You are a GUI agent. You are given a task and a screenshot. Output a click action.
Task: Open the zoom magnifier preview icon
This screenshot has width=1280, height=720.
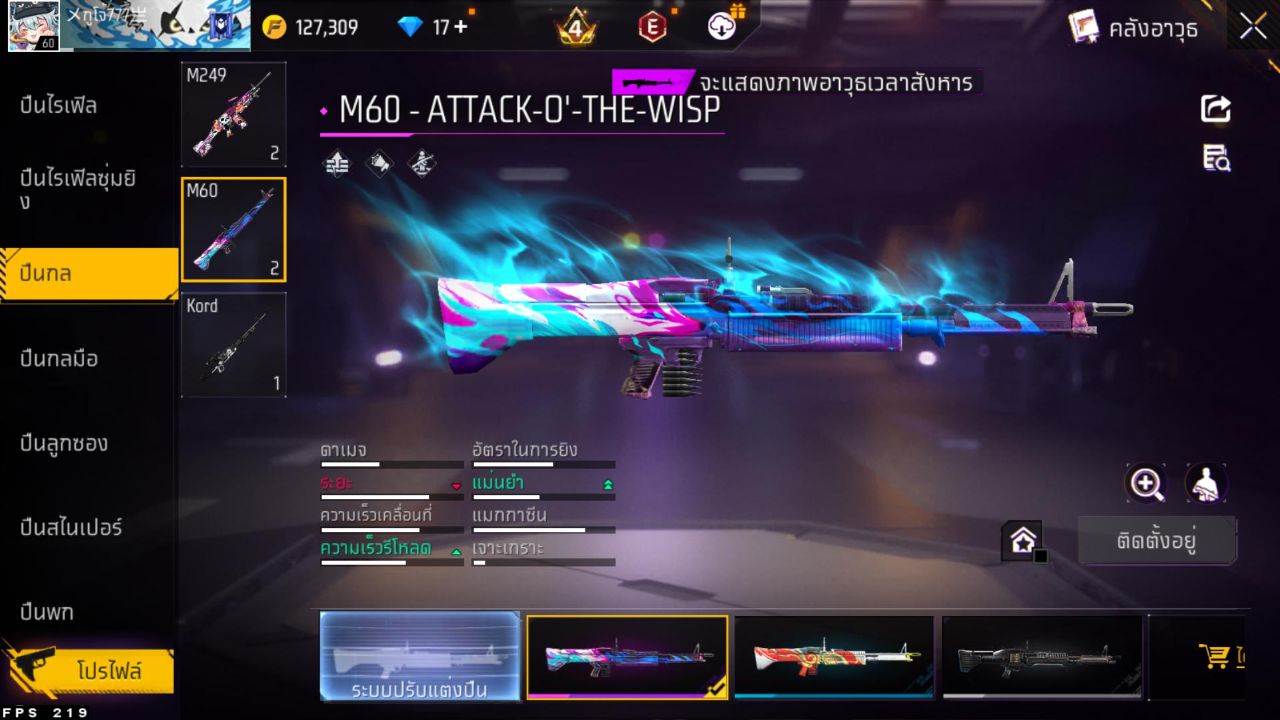click(x=1146, y=484)
